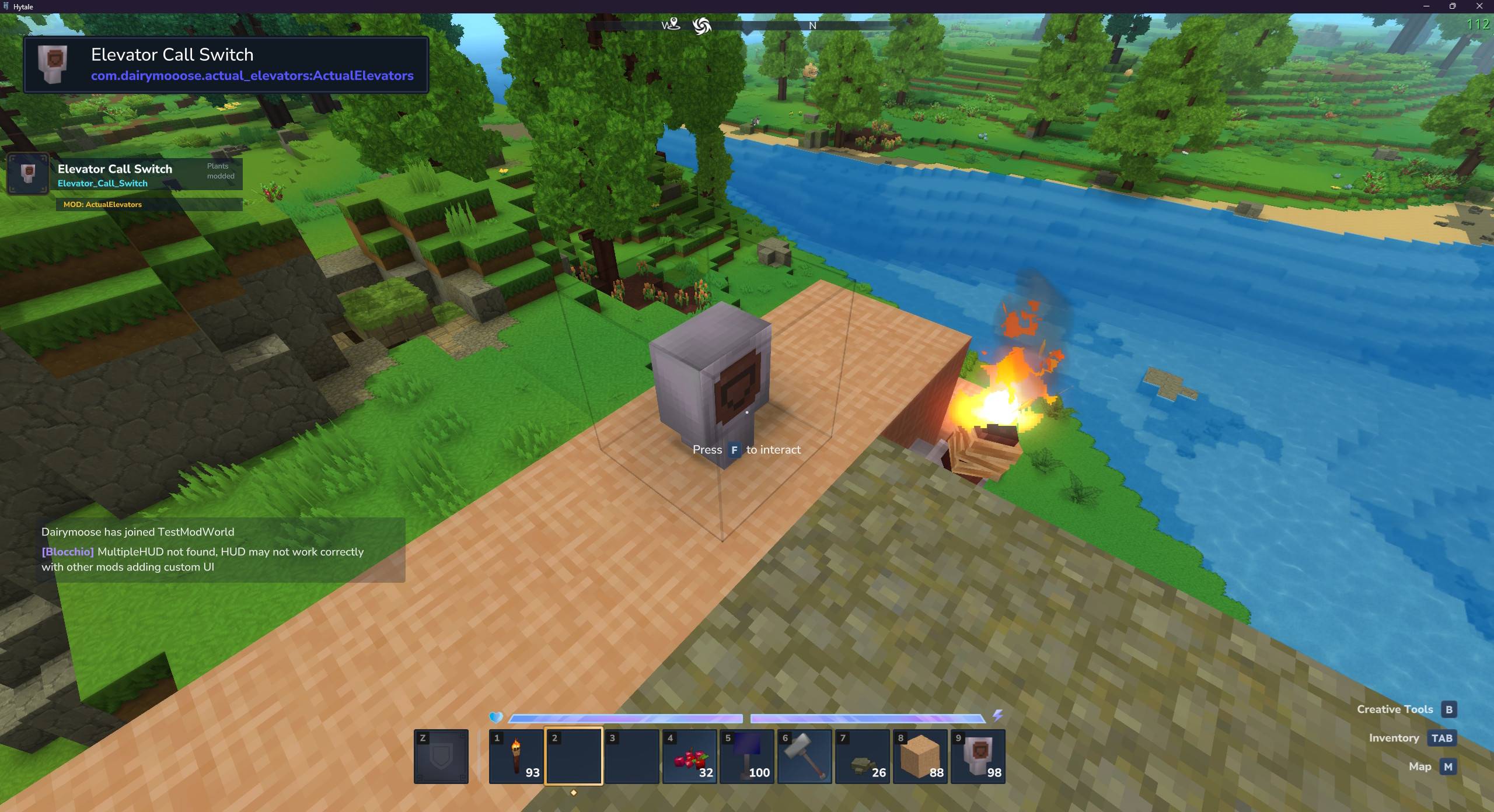Select the red berries hotbar slot

(x=689, y=756)
